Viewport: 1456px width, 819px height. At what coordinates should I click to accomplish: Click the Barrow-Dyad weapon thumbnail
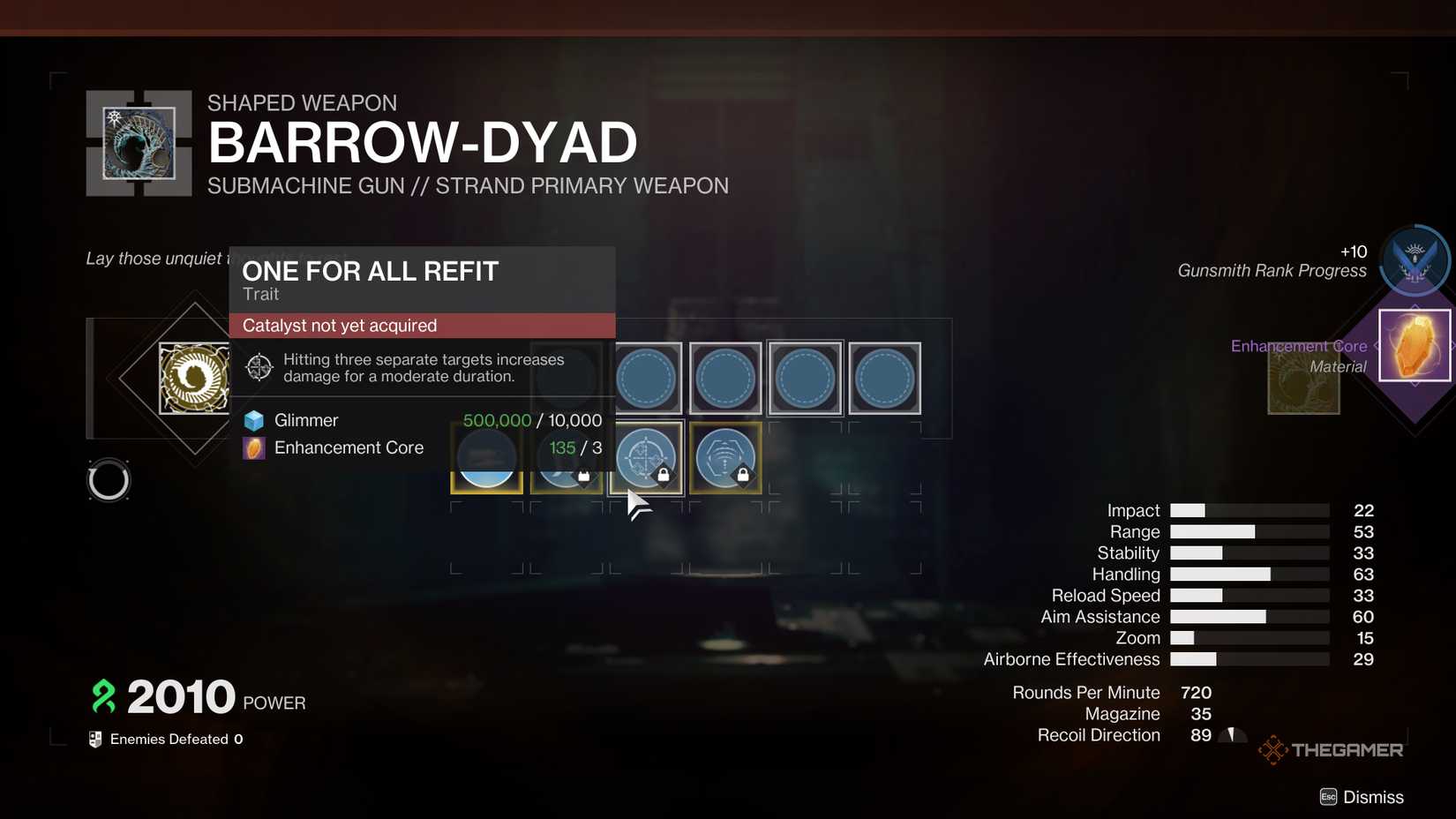138,142
